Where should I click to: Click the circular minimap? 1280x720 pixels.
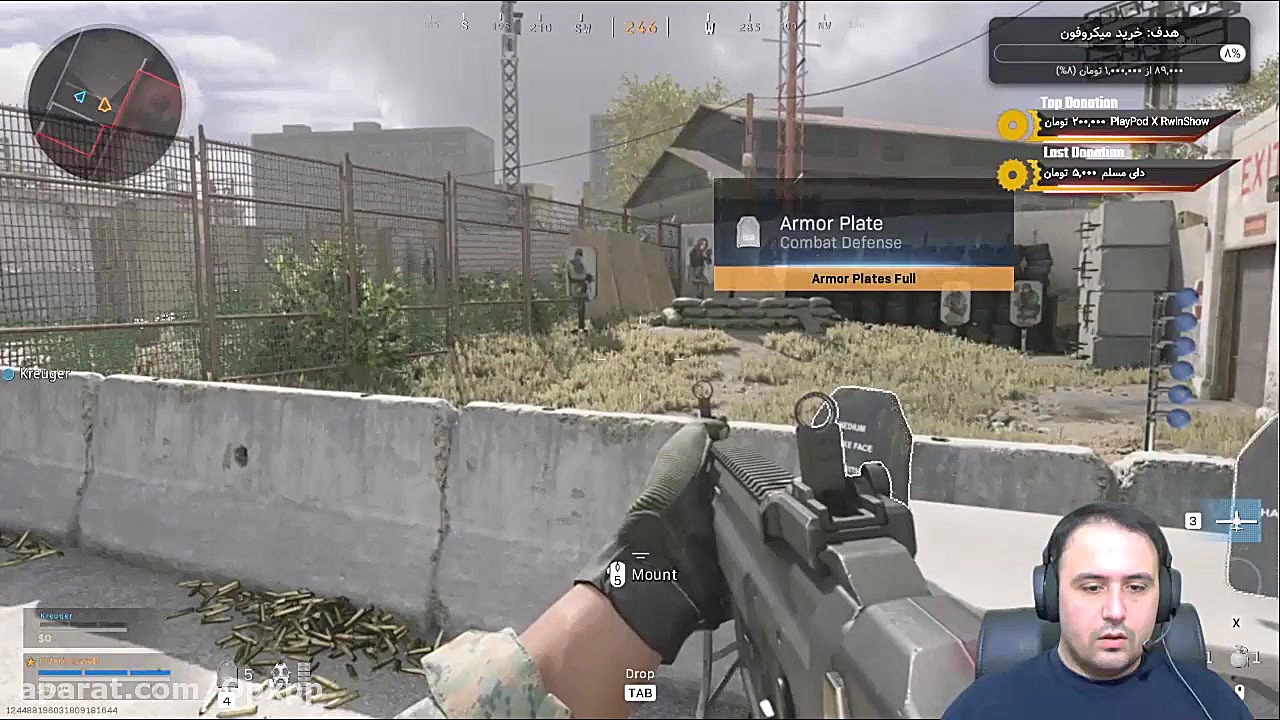105,105
